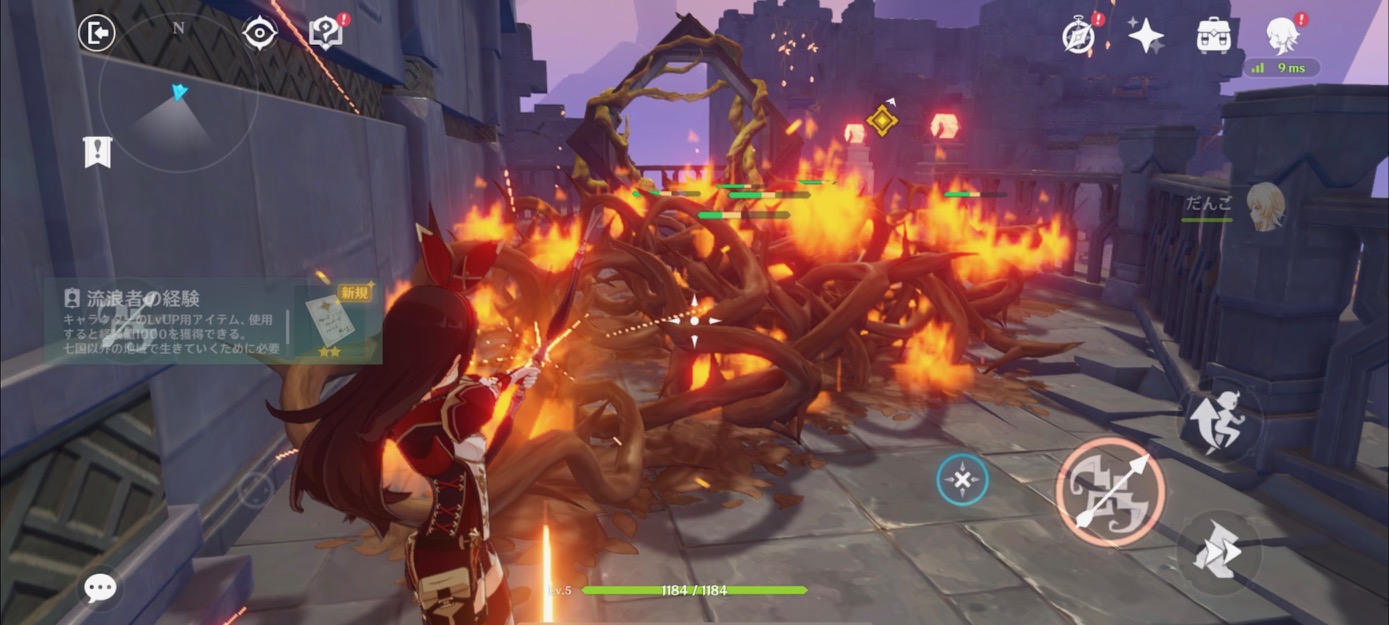Viewport: 1389px width, 625px height.
Task: Open the backpack inventory
Action: 1213,36
